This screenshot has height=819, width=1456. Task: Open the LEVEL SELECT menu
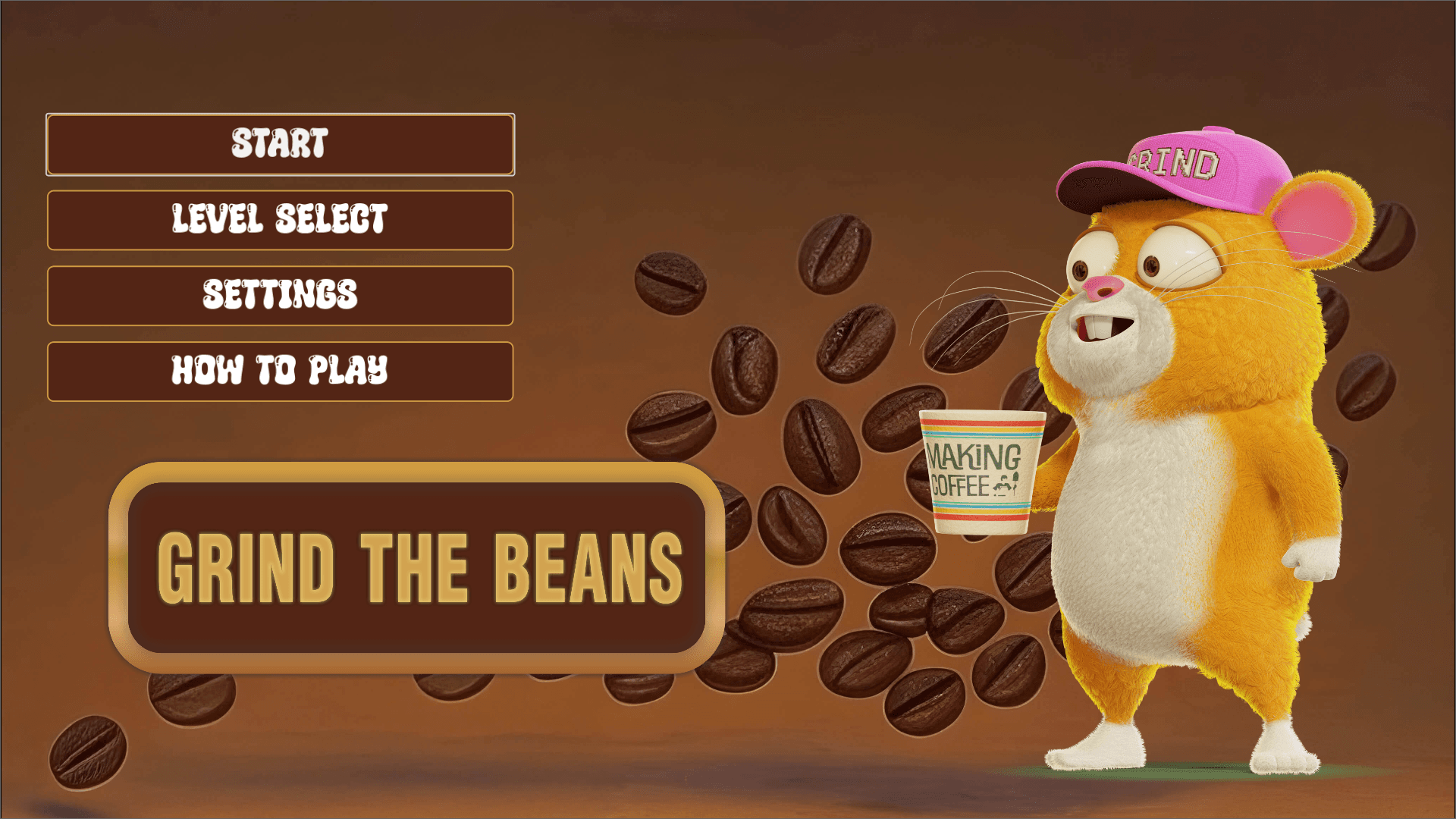281,220
